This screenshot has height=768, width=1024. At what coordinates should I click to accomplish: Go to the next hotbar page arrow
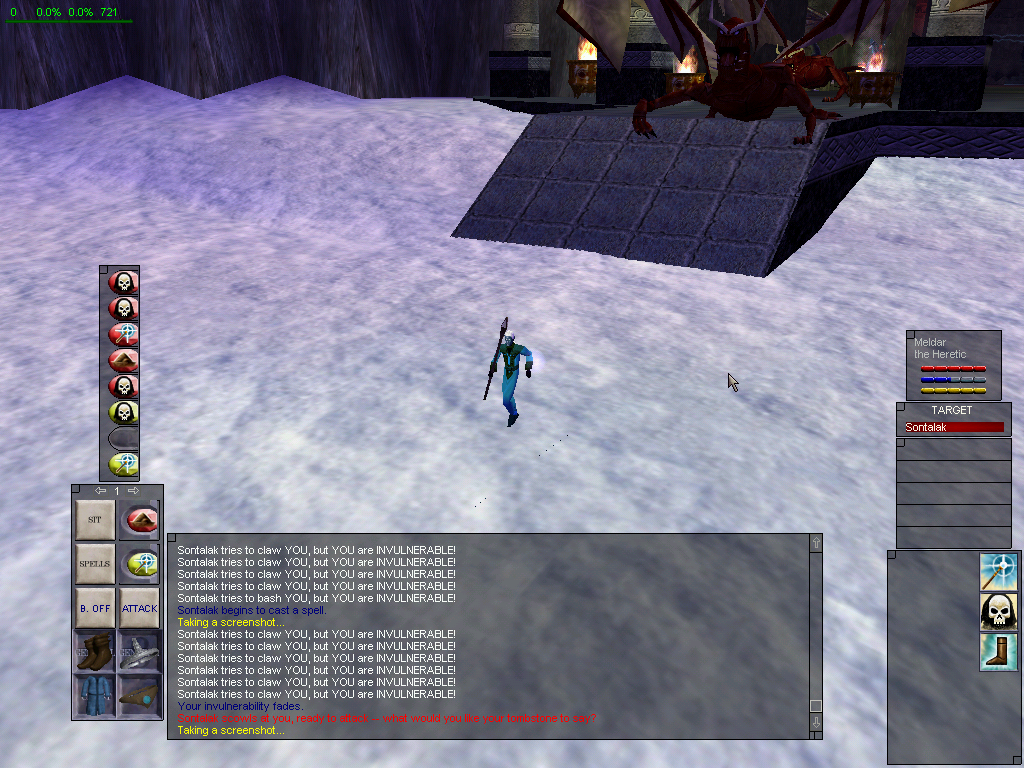point(133,491)
